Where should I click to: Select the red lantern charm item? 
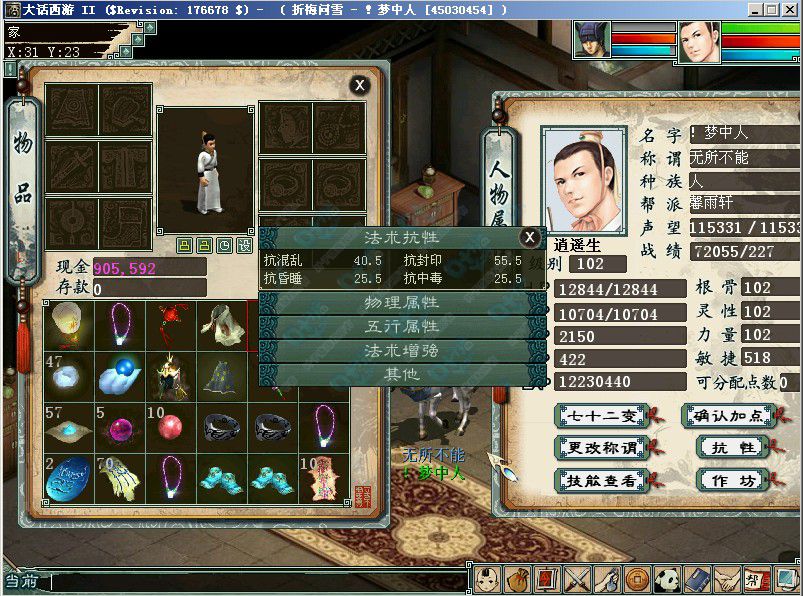[x=171, y=322]
